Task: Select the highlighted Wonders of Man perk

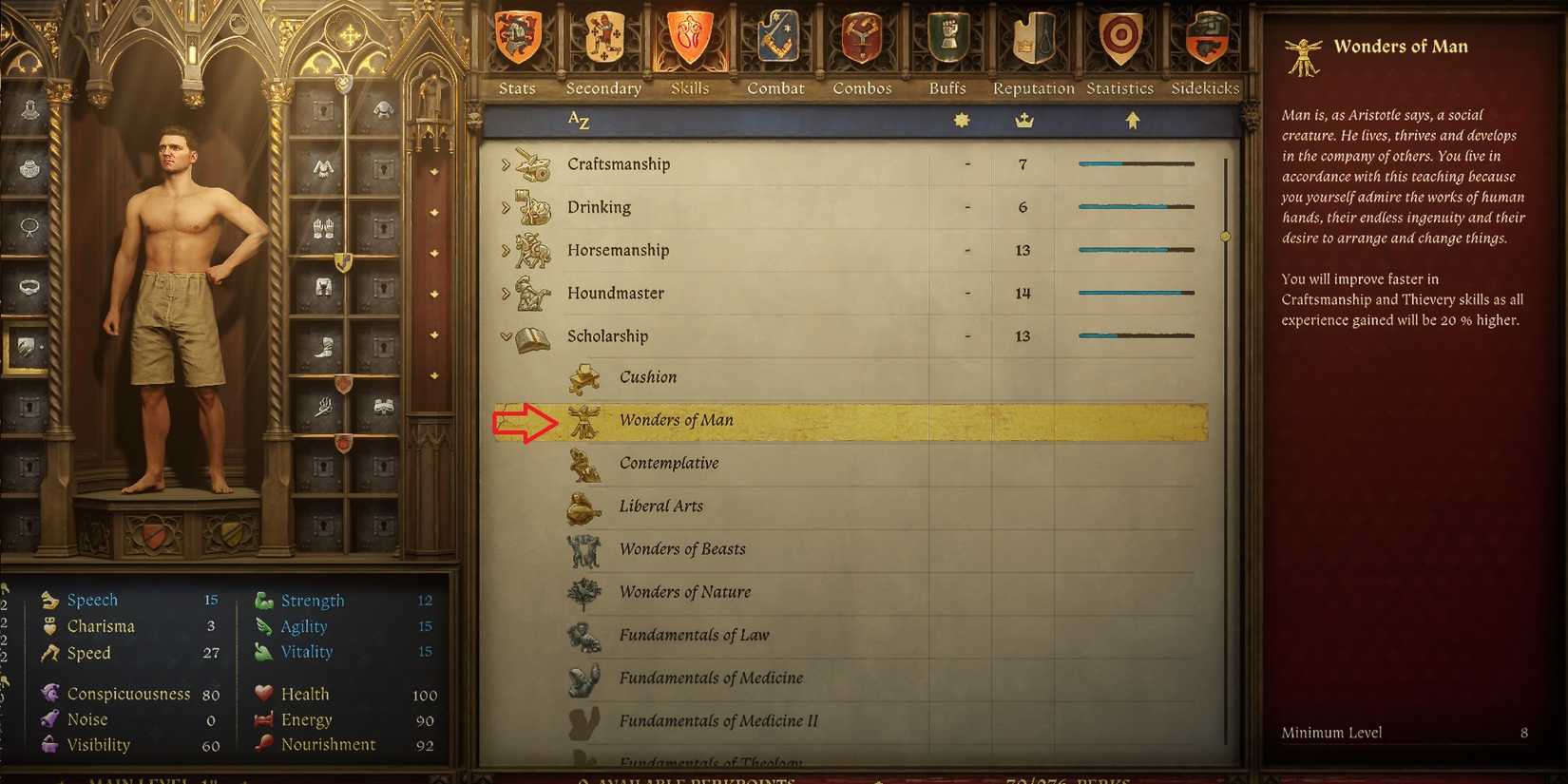Action: [676, 420]
